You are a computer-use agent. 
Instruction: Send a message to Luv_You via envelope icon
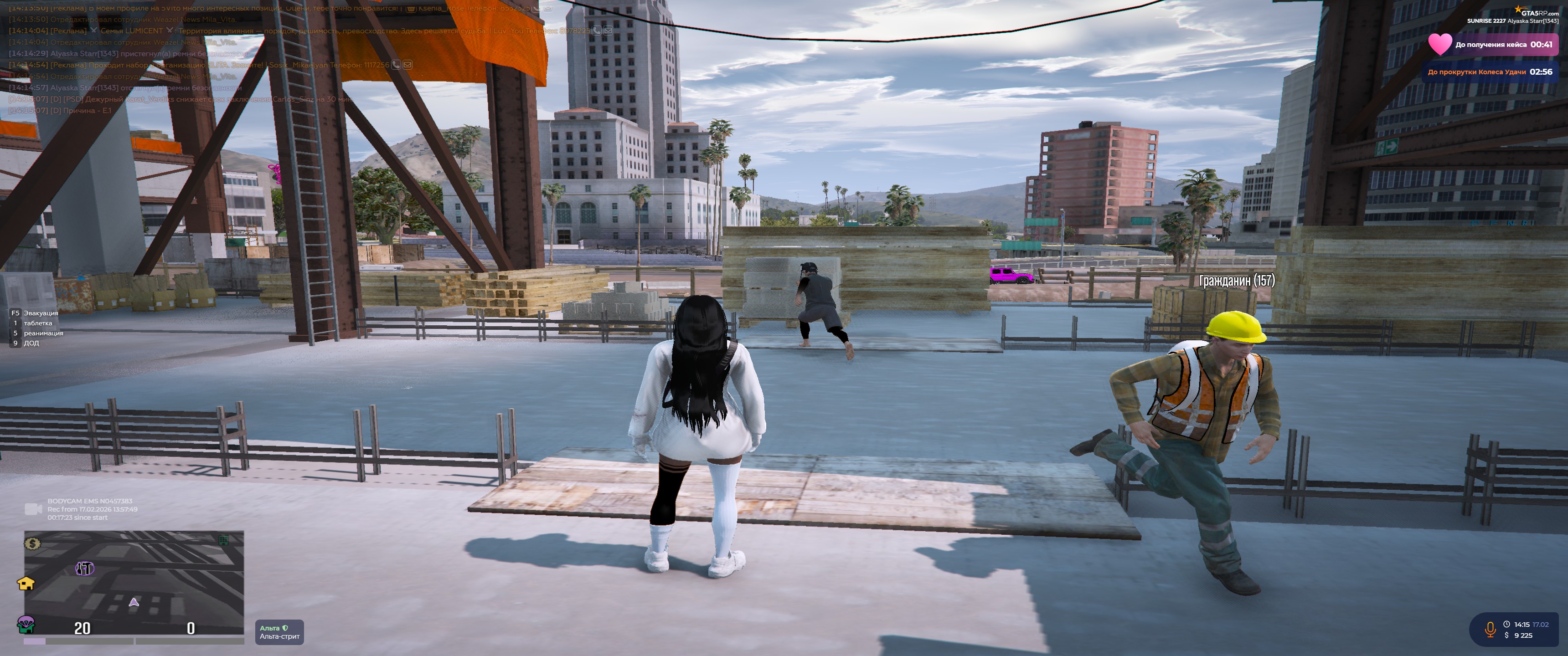(x=608, y=31)
